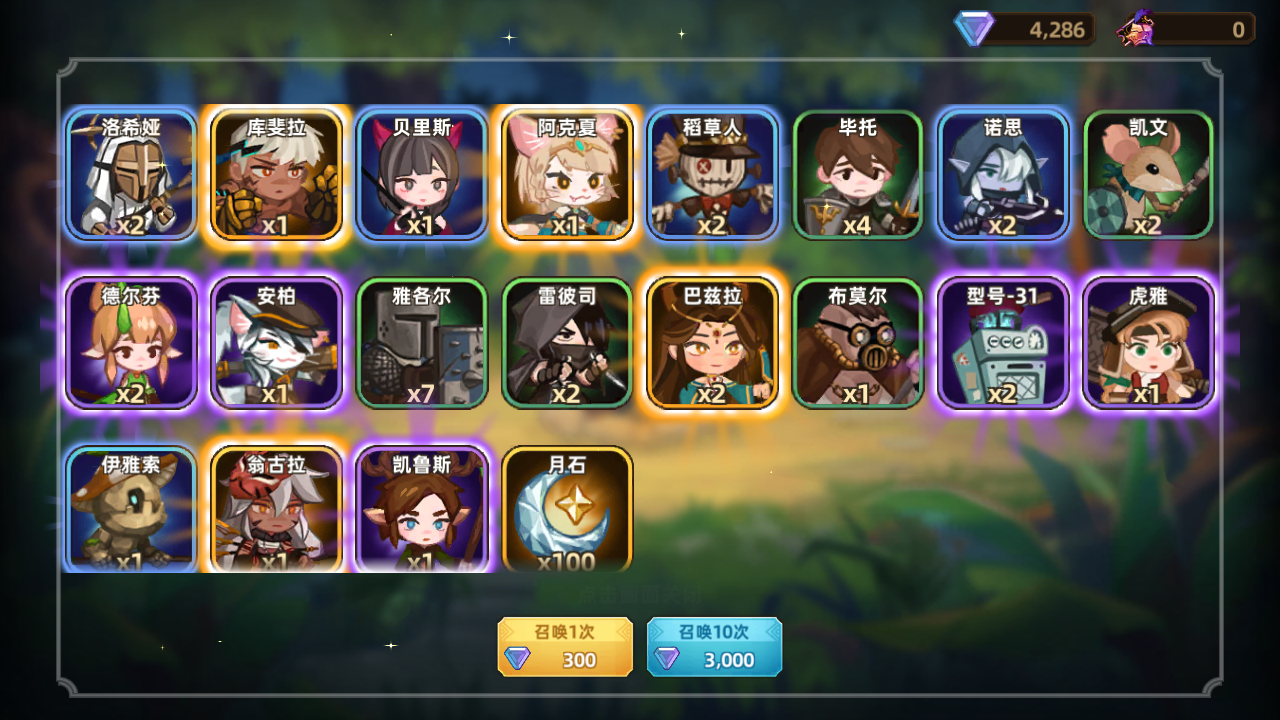1280x720 pixels.
Task: Open the golden 巴兹拉 character card
Action: pos(712,343)
